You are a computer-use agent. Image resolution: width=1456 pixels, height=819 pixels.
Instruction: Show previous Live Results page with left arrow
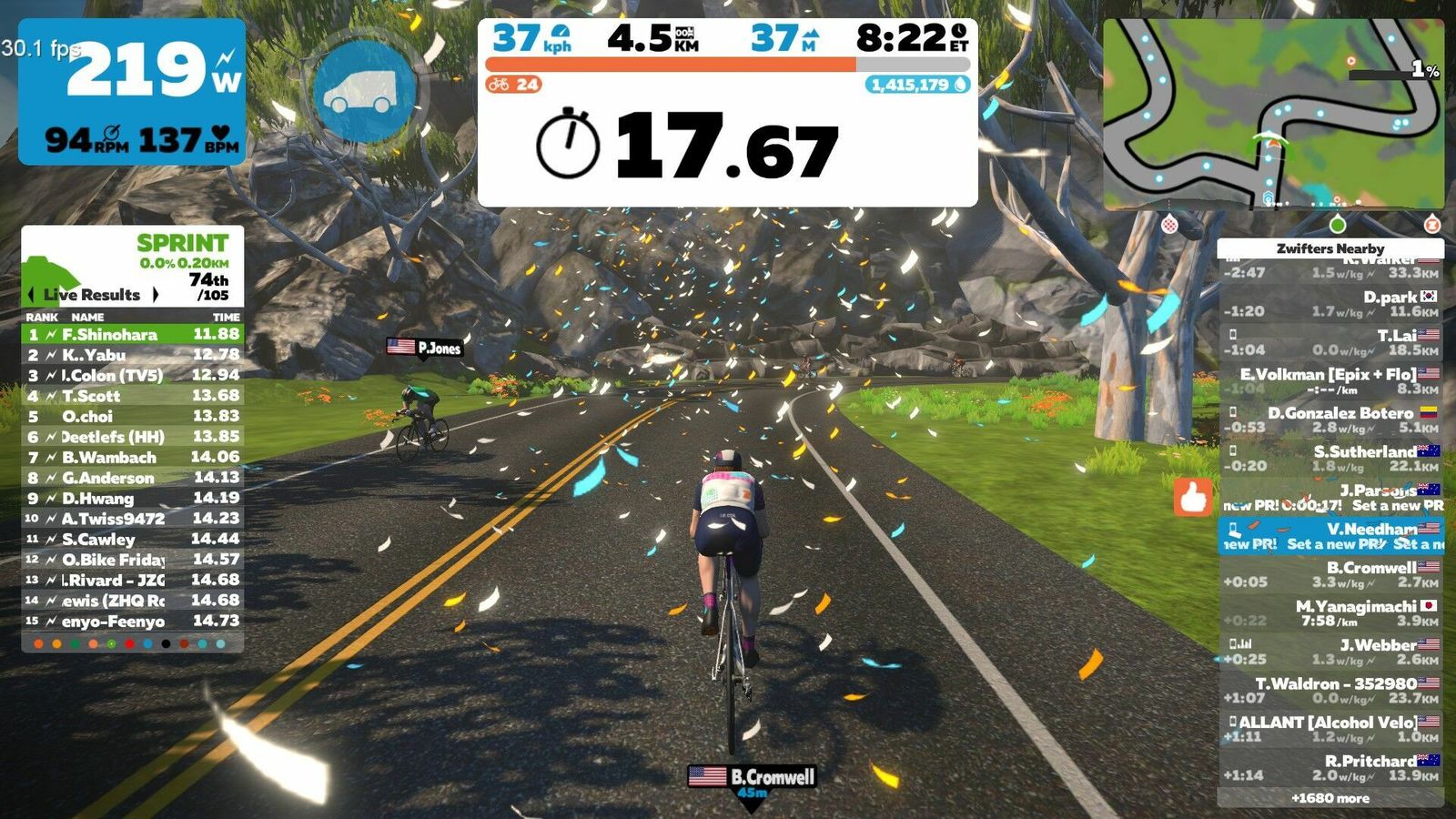coord(32,295)
